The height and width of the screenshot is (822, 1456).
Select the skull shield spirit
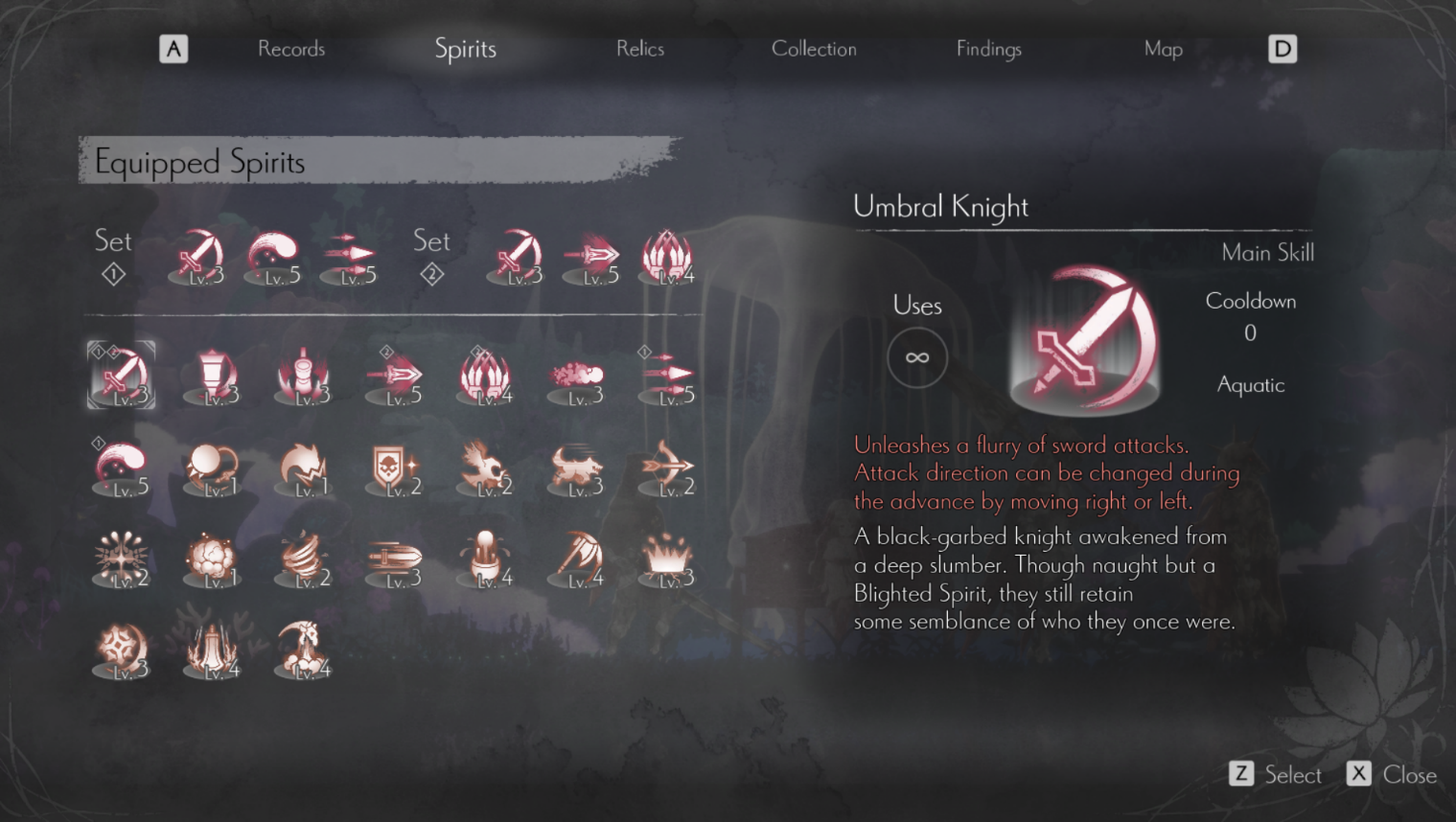click(395, 468)
